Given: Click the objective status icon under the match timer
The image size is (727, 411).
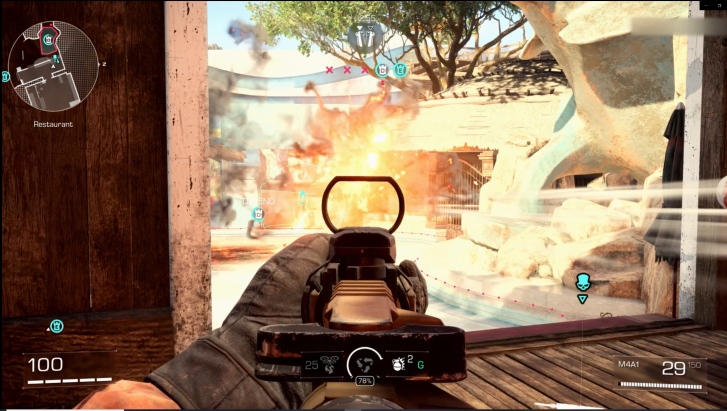Looking at the screenshot, I should 362,37.
